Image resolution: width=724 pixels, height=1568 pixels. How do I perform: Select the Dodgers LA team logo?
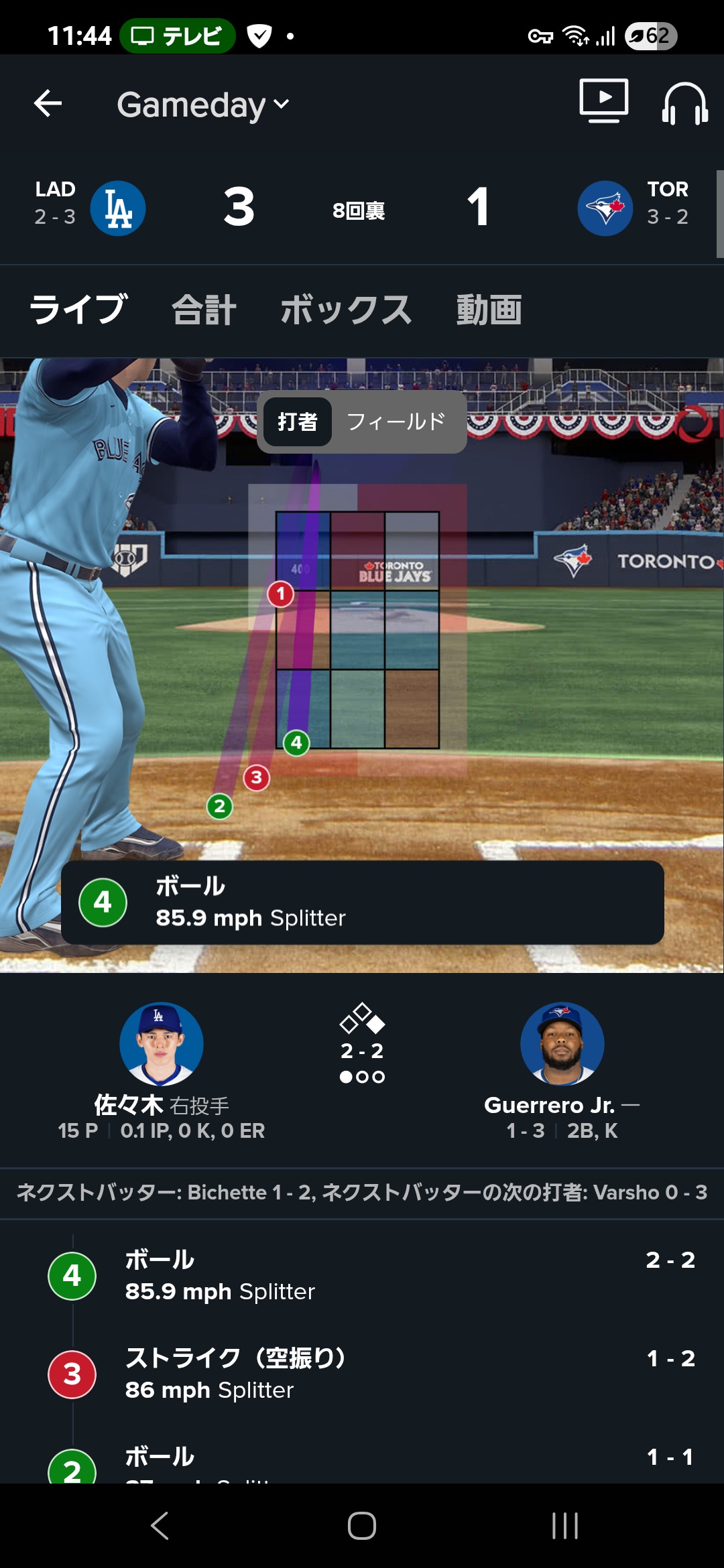click(118, 208)
